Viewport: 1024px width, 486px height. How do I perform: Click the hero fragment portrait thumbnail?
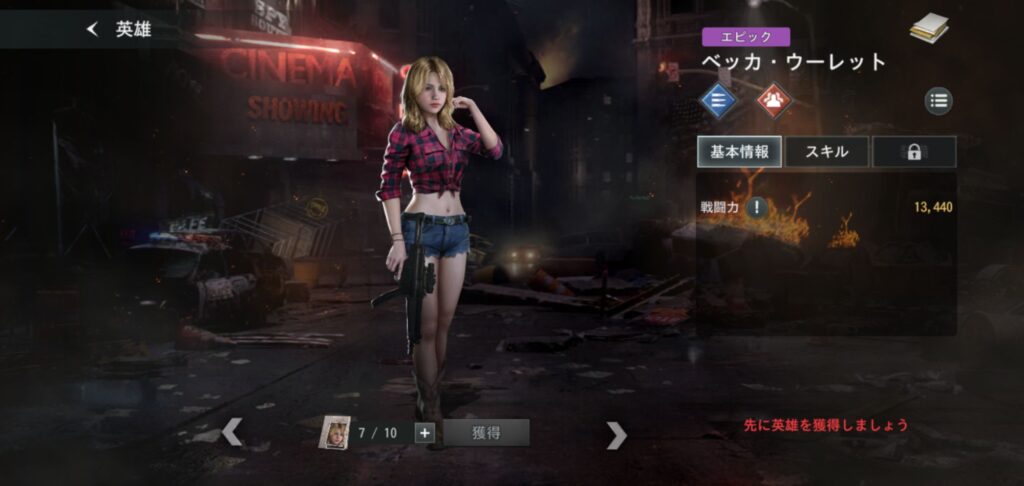pyautogui.click(x=335, y=432)
